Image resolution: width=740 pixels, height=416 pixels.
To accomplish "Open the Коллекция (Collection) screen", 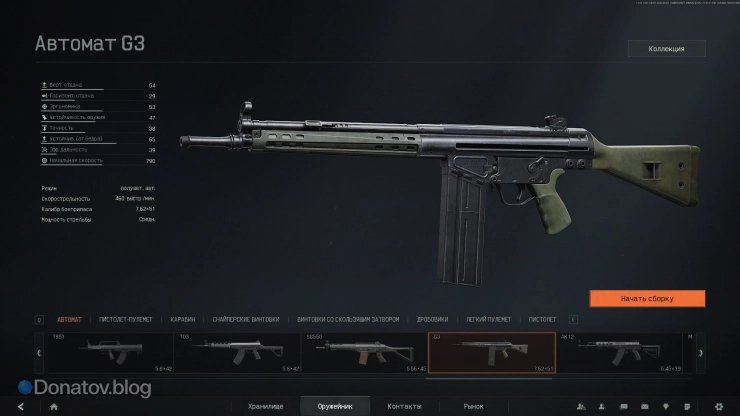I will pyautogui.click(x=666, y=48).
